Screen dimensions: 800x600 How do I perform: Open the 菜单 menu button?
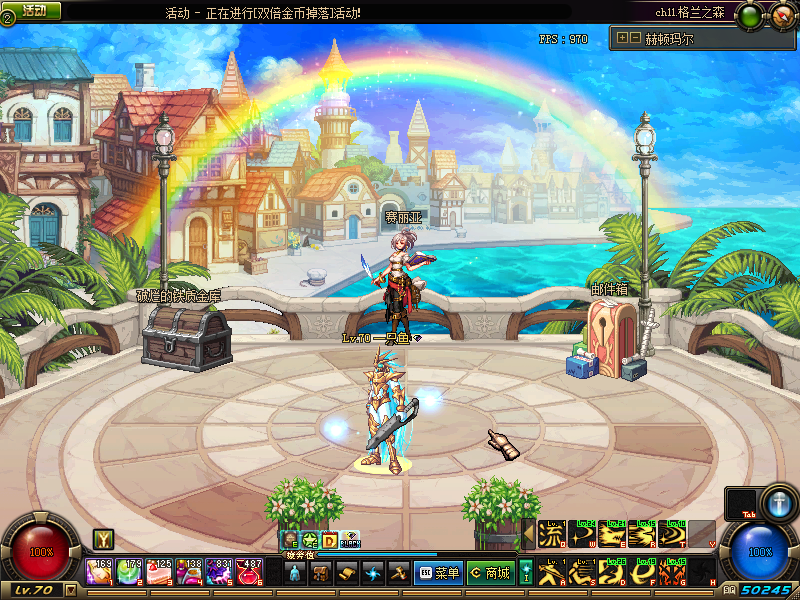point(438,573)
